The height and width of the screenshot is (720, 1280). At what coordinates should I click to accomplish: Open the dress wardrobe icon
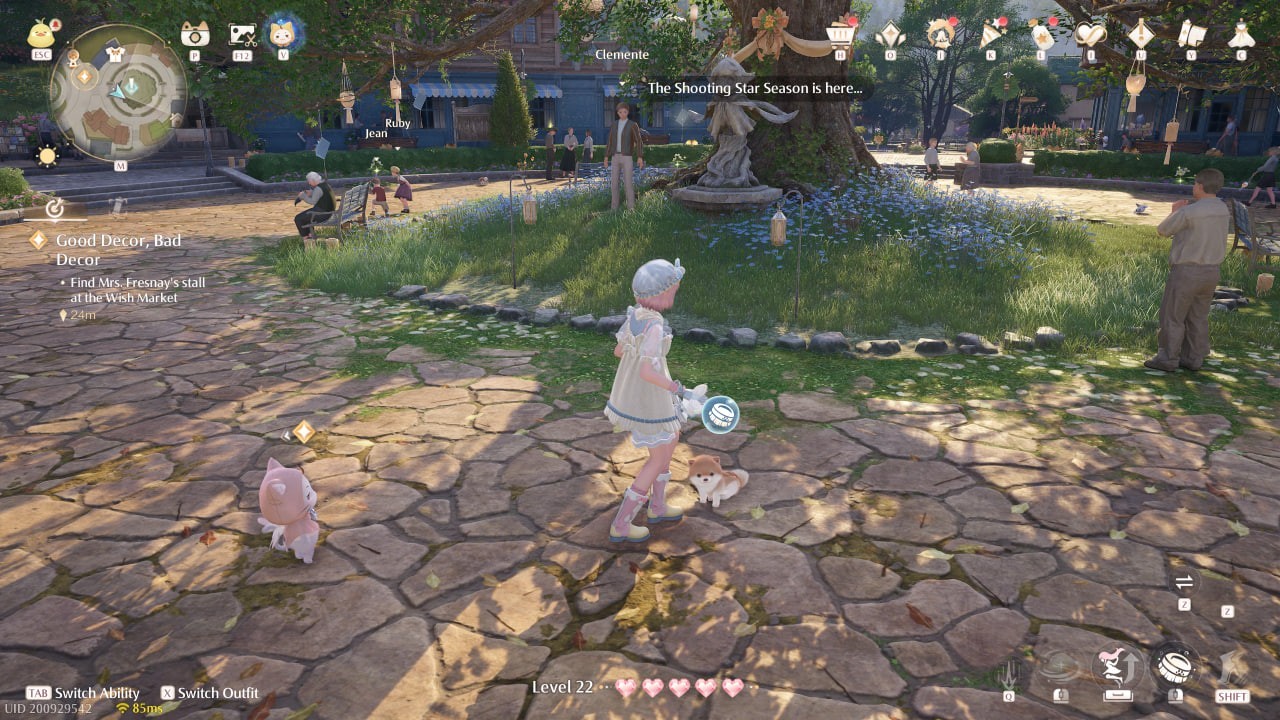1241,34
